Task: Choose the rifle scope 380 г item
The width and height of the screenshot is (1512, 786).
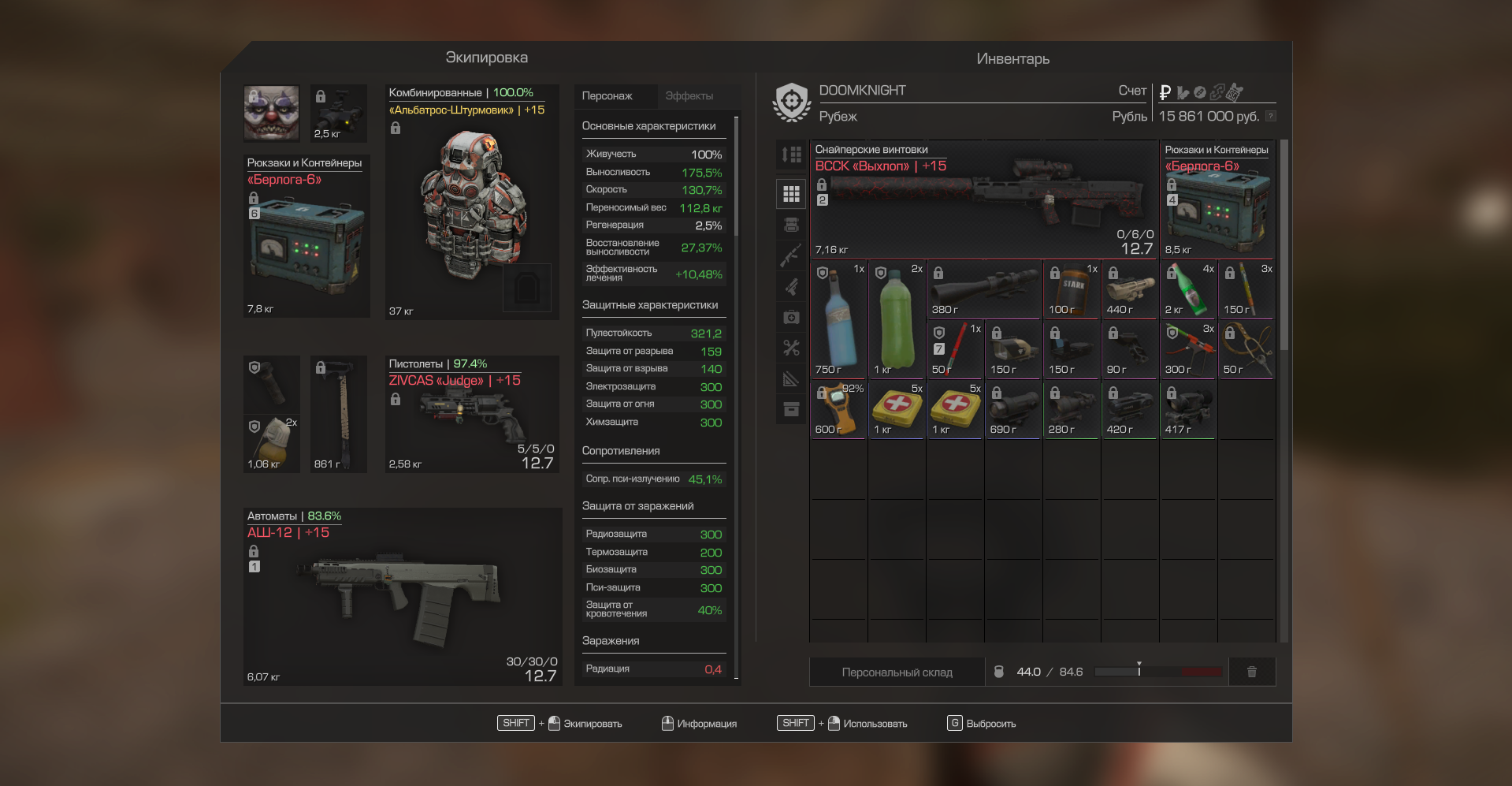Action: pos(983,289)
